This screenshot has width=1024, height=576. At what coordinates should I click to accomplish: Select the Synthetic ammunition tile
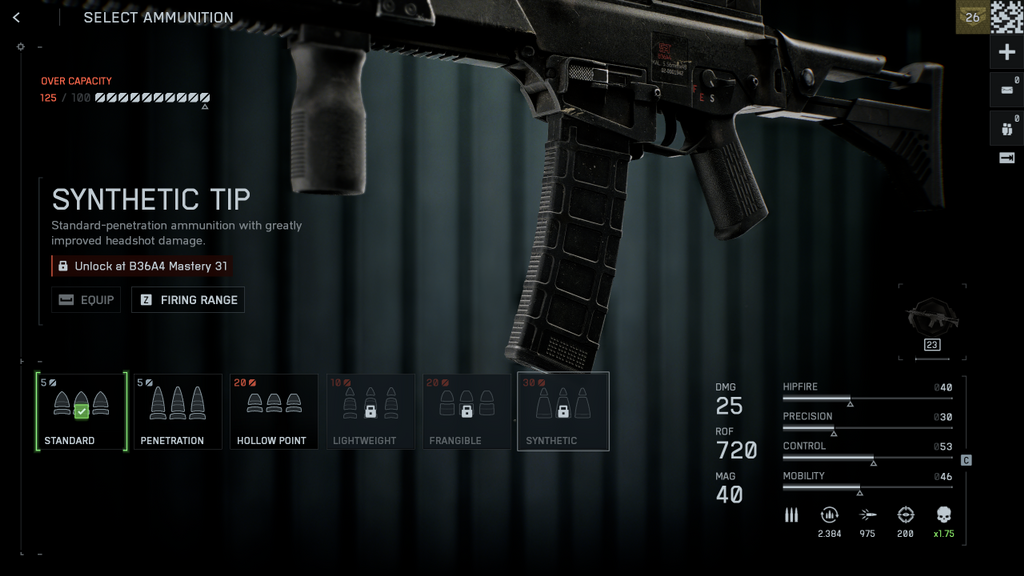tap(563, 411)
